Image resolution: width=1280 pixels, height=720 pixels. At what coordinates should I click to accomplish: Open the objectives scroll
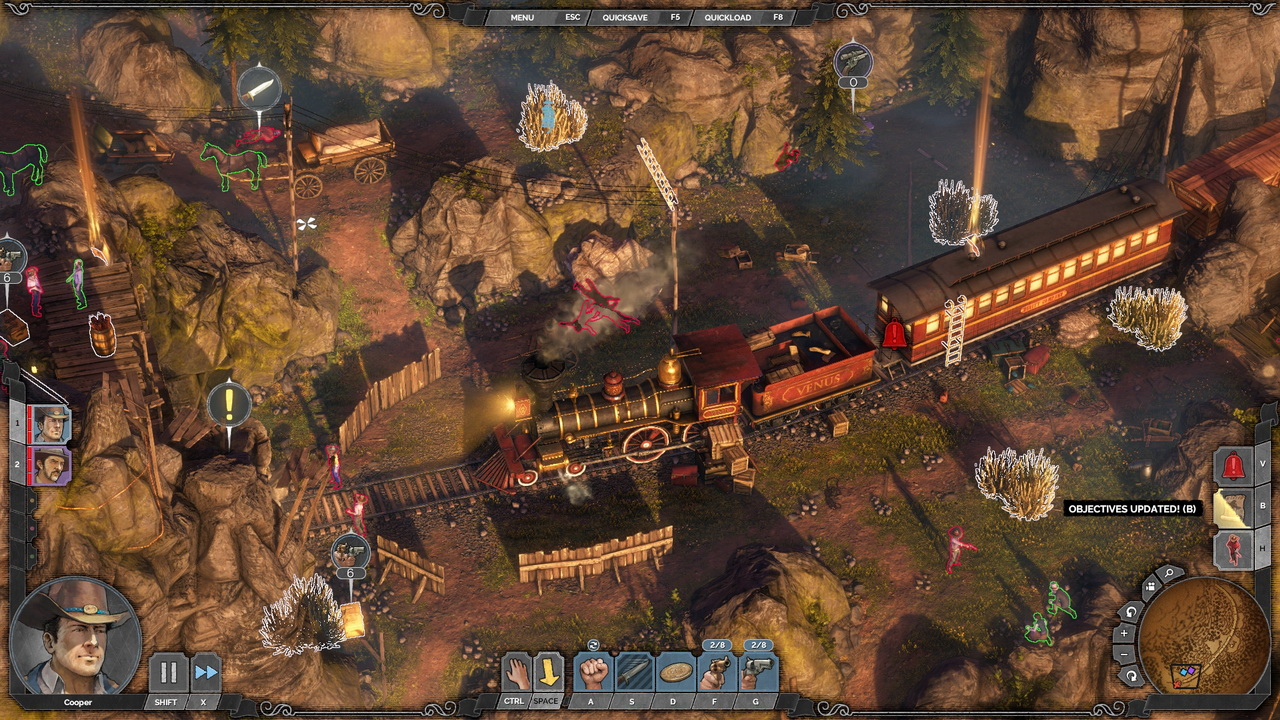(x=1233, y=508)
